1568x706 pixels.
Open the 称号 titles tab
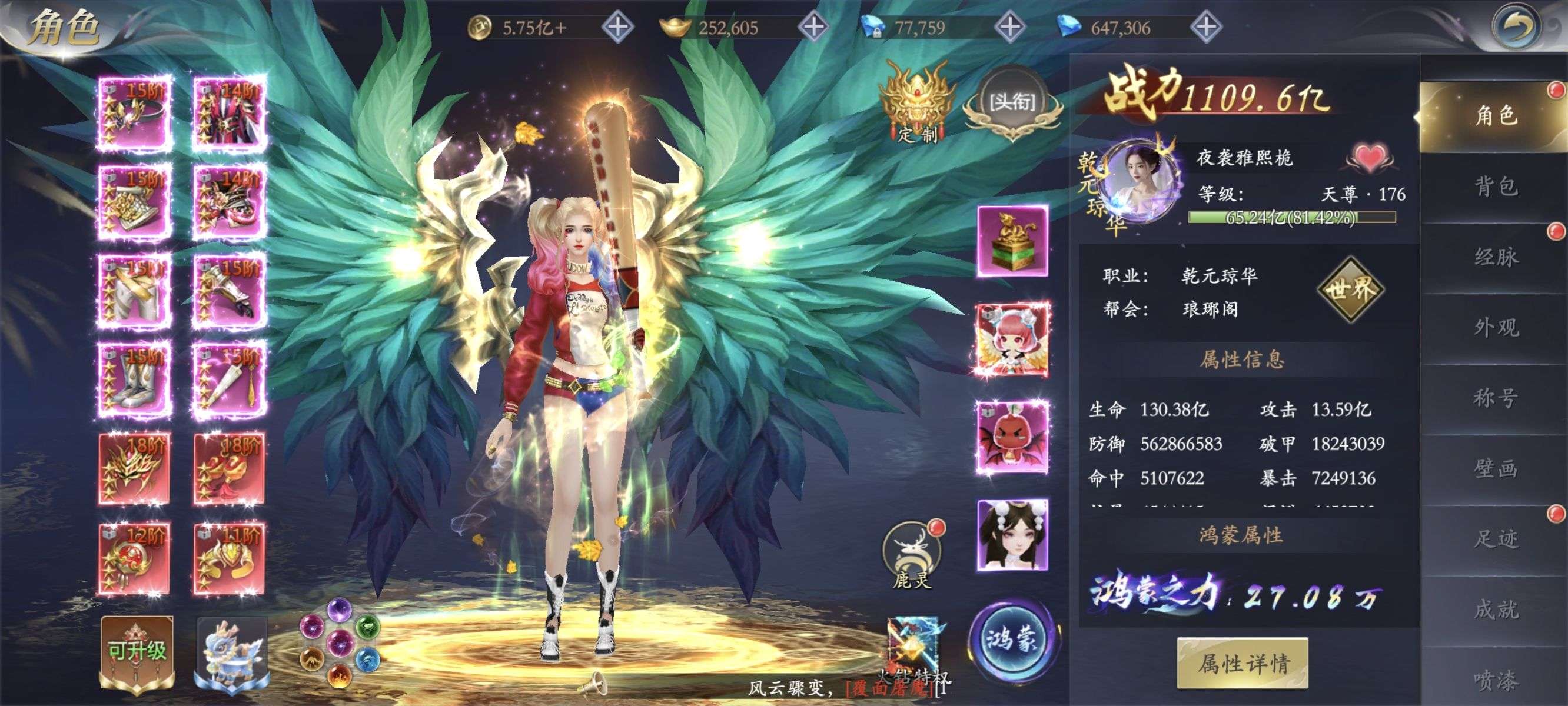1495,398
